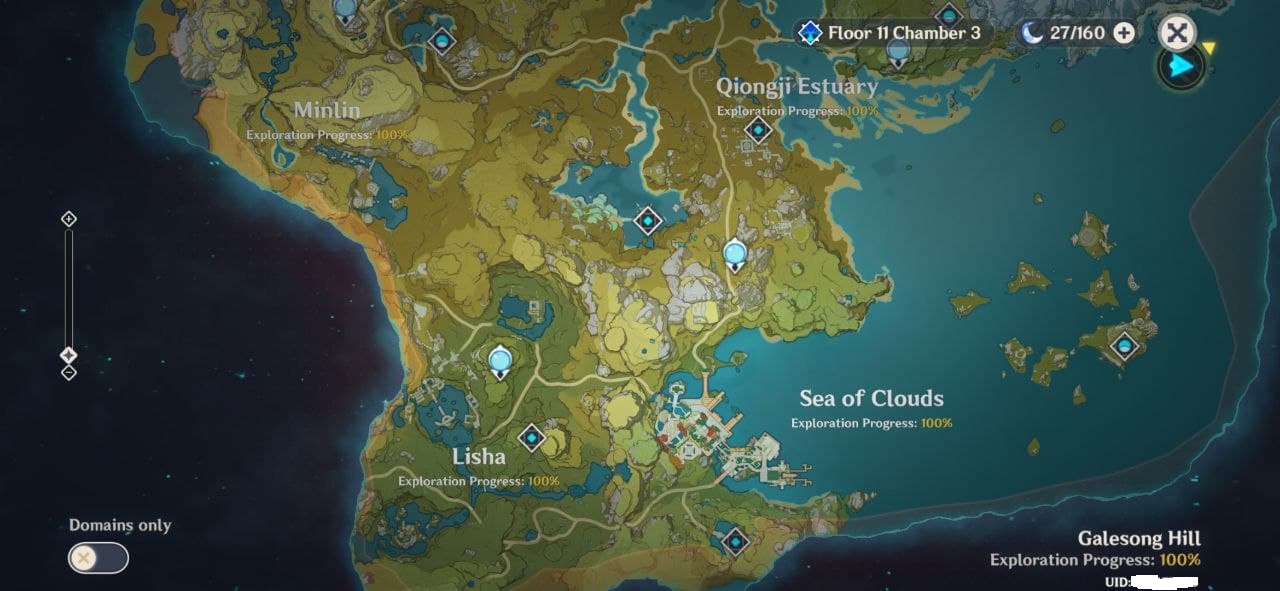Select the domain marker south of Liyue Harbor

click(735, 541)
